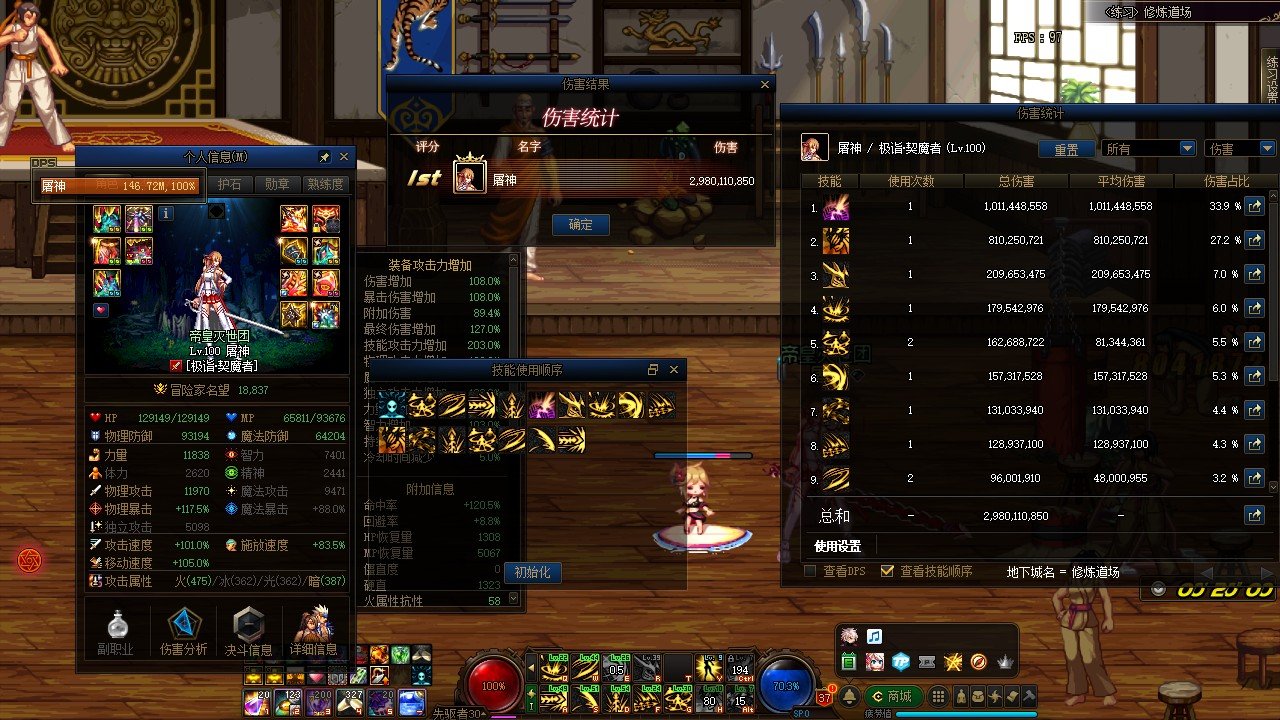Viewport: 1280px width, 720px height.
Task: Switch to the 护石 tab
Action: click(230, 185)
